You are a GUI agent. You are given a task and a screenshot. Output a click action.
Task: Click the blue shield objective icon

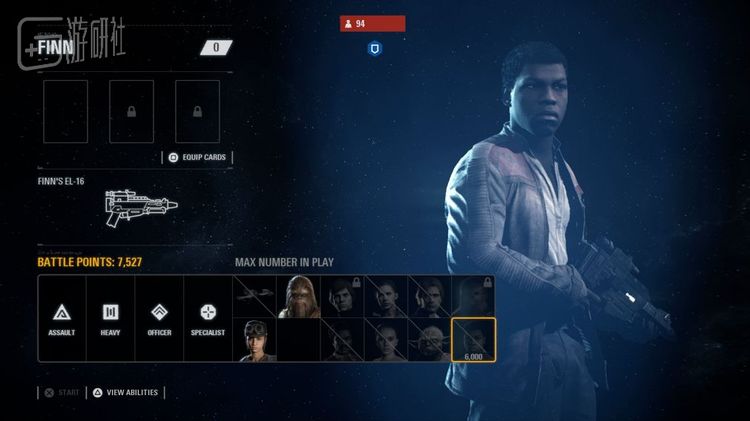[373, 47]
